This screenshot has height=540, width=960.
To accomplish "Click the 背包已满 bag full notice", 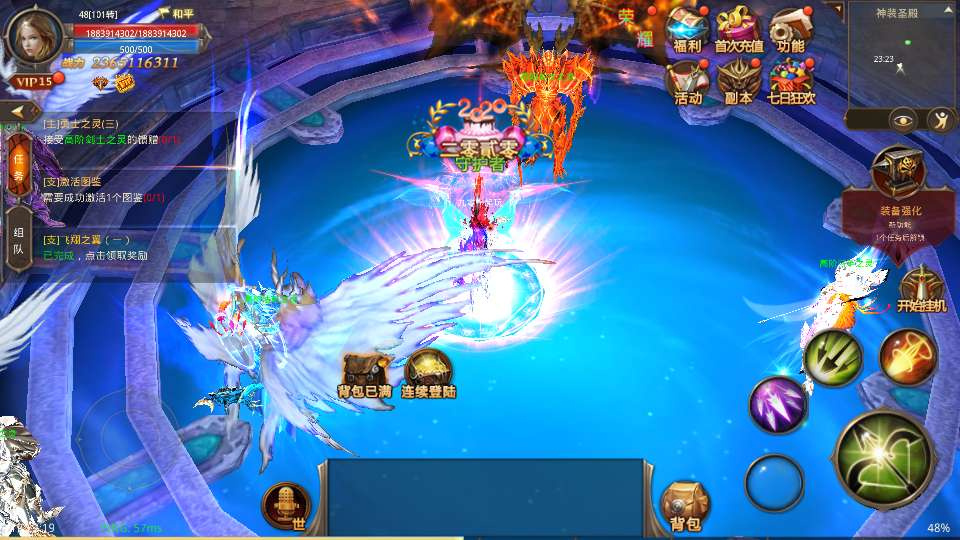I will pos(363,375).
